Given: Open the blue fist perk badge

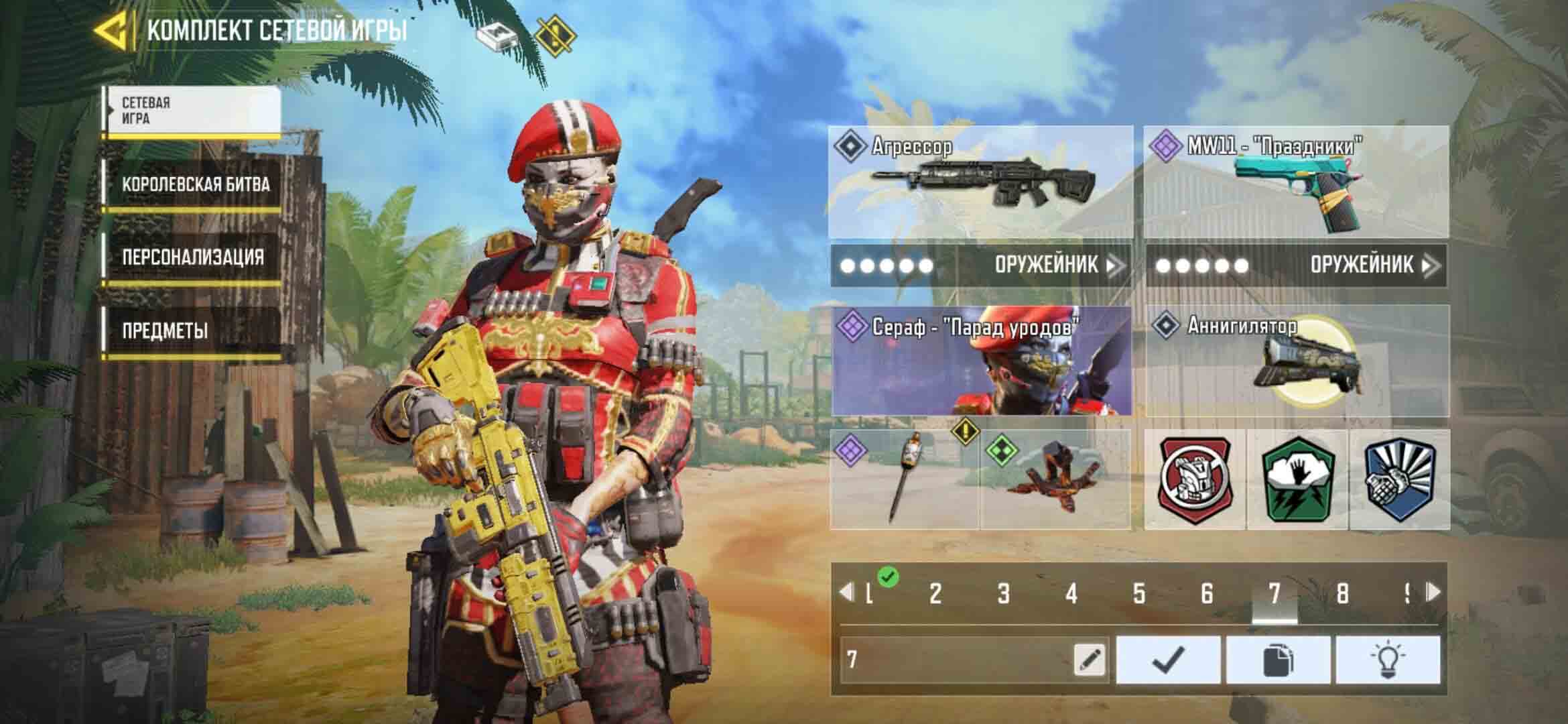Looking at the screenshot, I should pos(1399,480).
